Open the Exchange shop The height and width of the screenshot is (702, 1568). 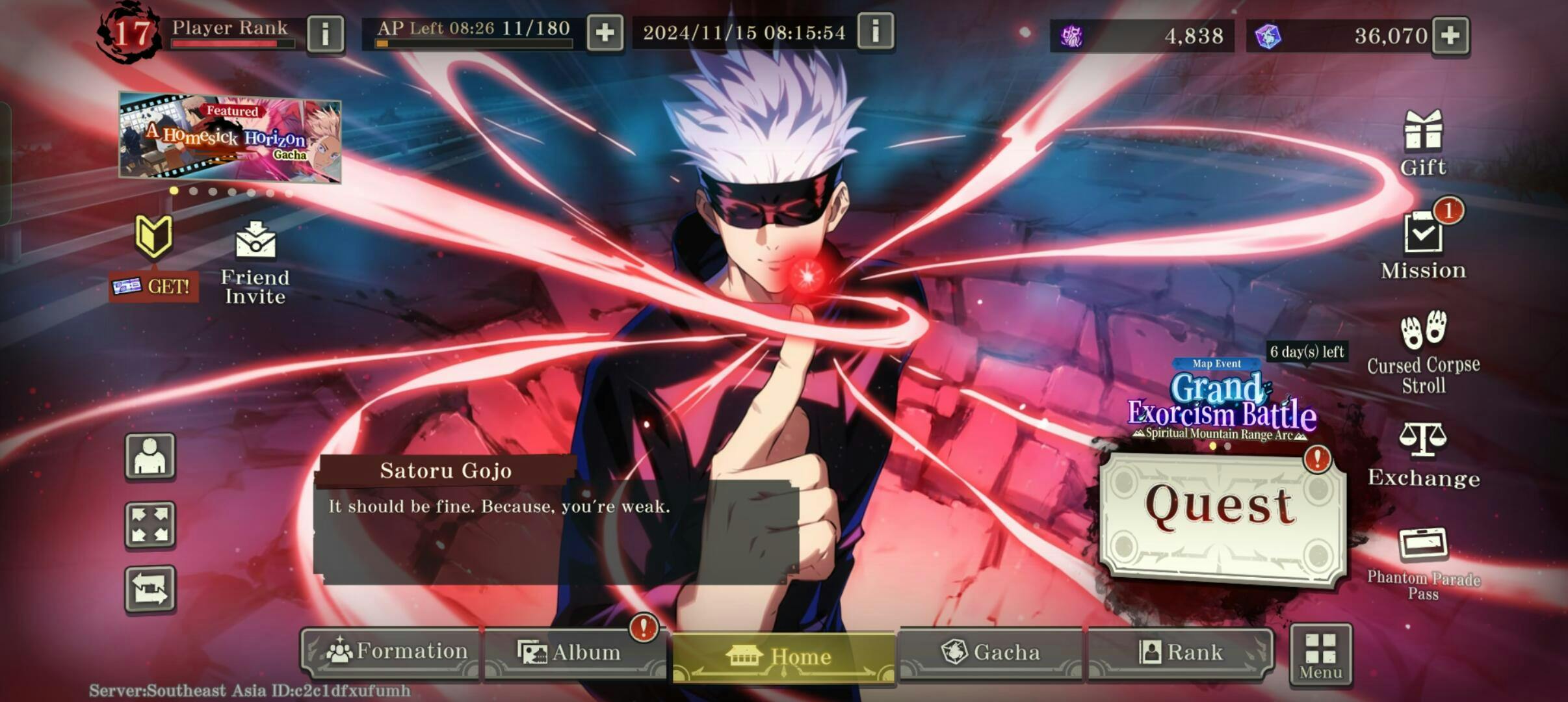click(x=1423, y=455)
